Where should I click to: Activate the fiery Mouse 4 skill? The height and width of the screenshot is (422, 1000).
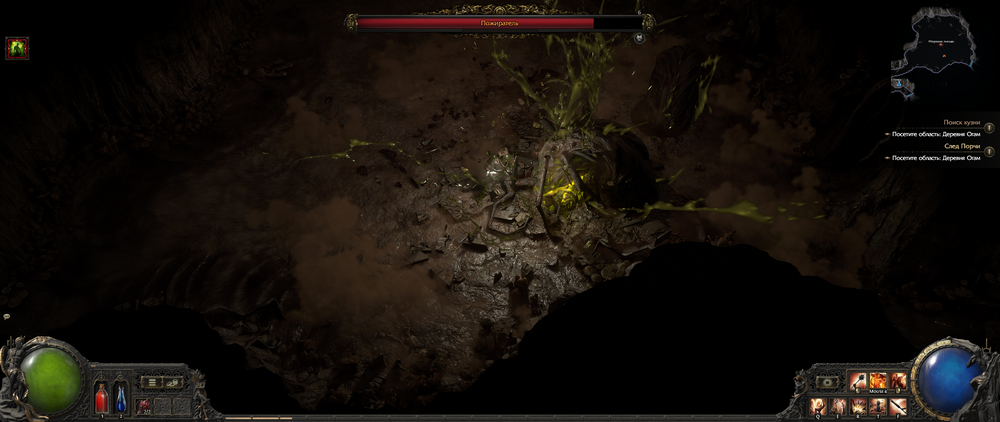click(878, 381)
